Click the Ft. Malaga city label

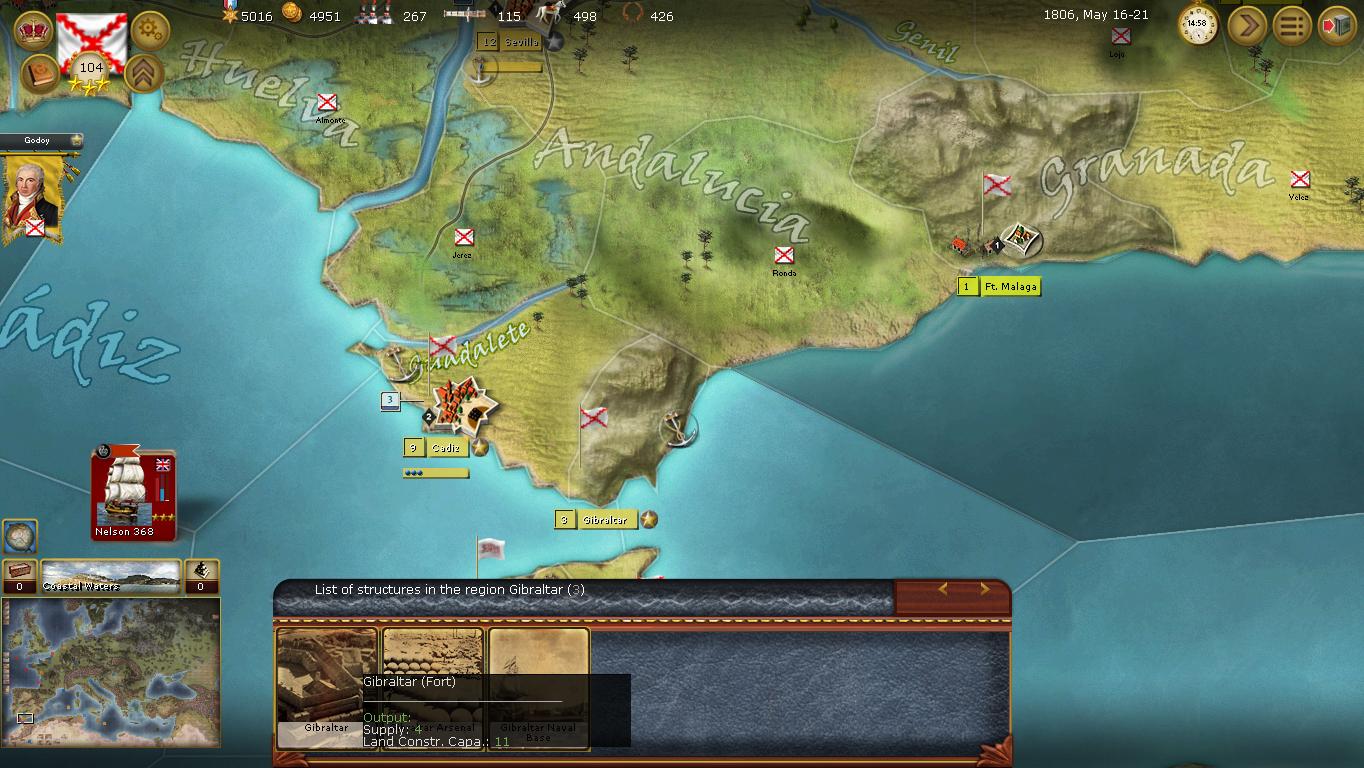(x=1010, y=287)
